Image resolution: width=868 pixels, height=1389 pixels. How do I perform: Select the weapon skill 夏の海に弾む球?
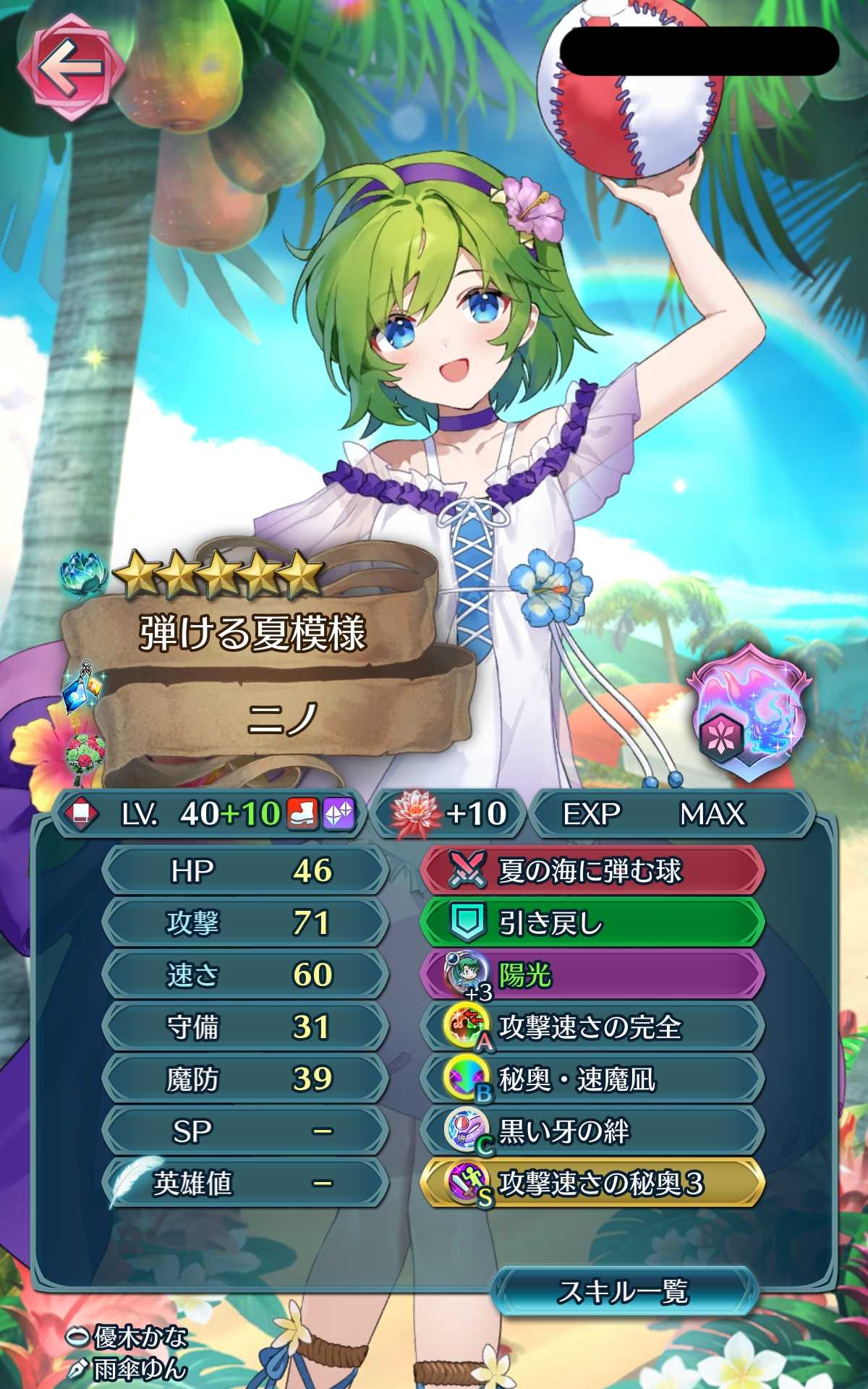pyautogui.click(x=591, y=871)
